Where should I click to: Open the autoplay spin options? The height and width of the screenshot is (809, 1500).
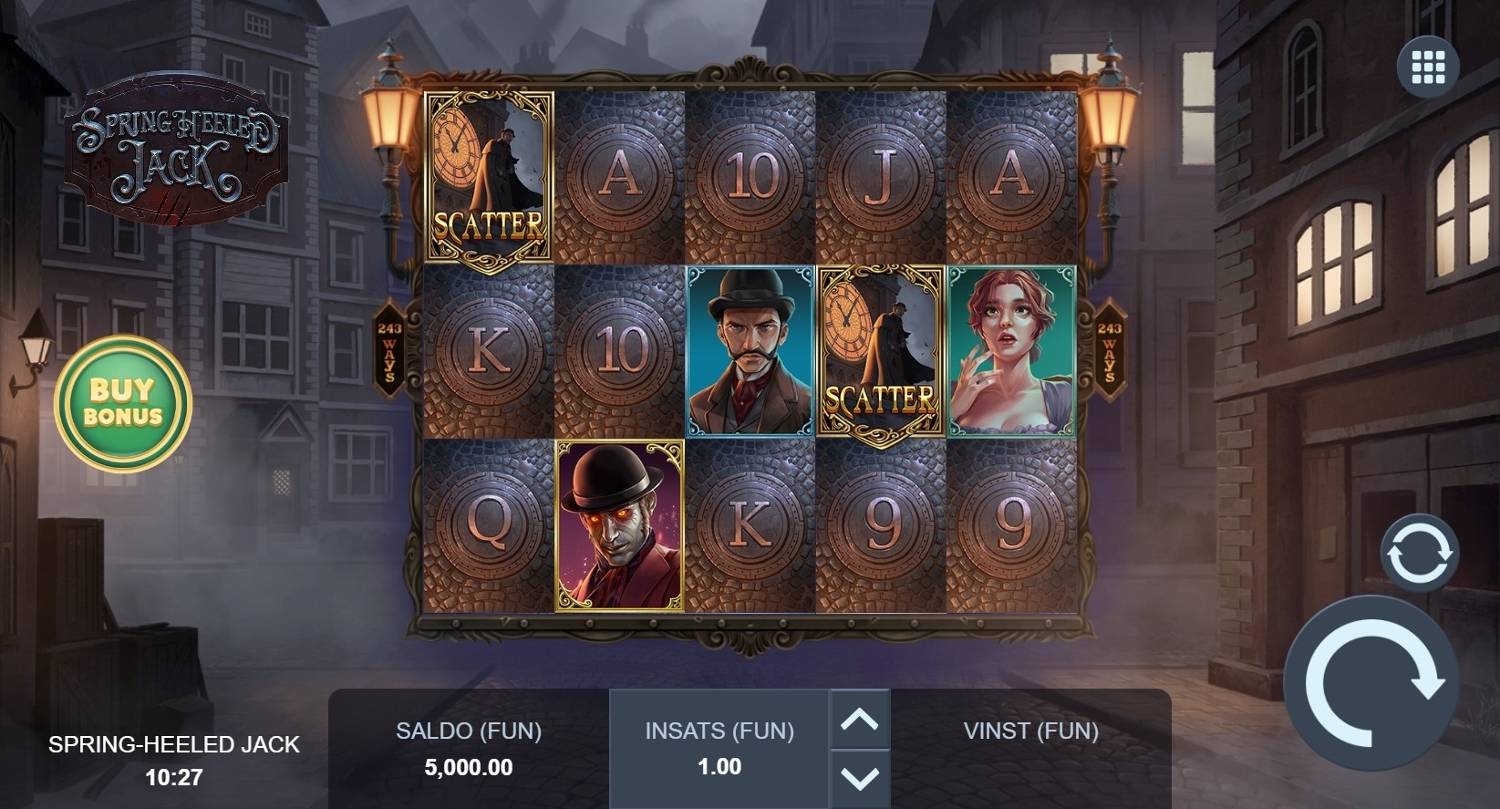click(x=1419, y=553)
